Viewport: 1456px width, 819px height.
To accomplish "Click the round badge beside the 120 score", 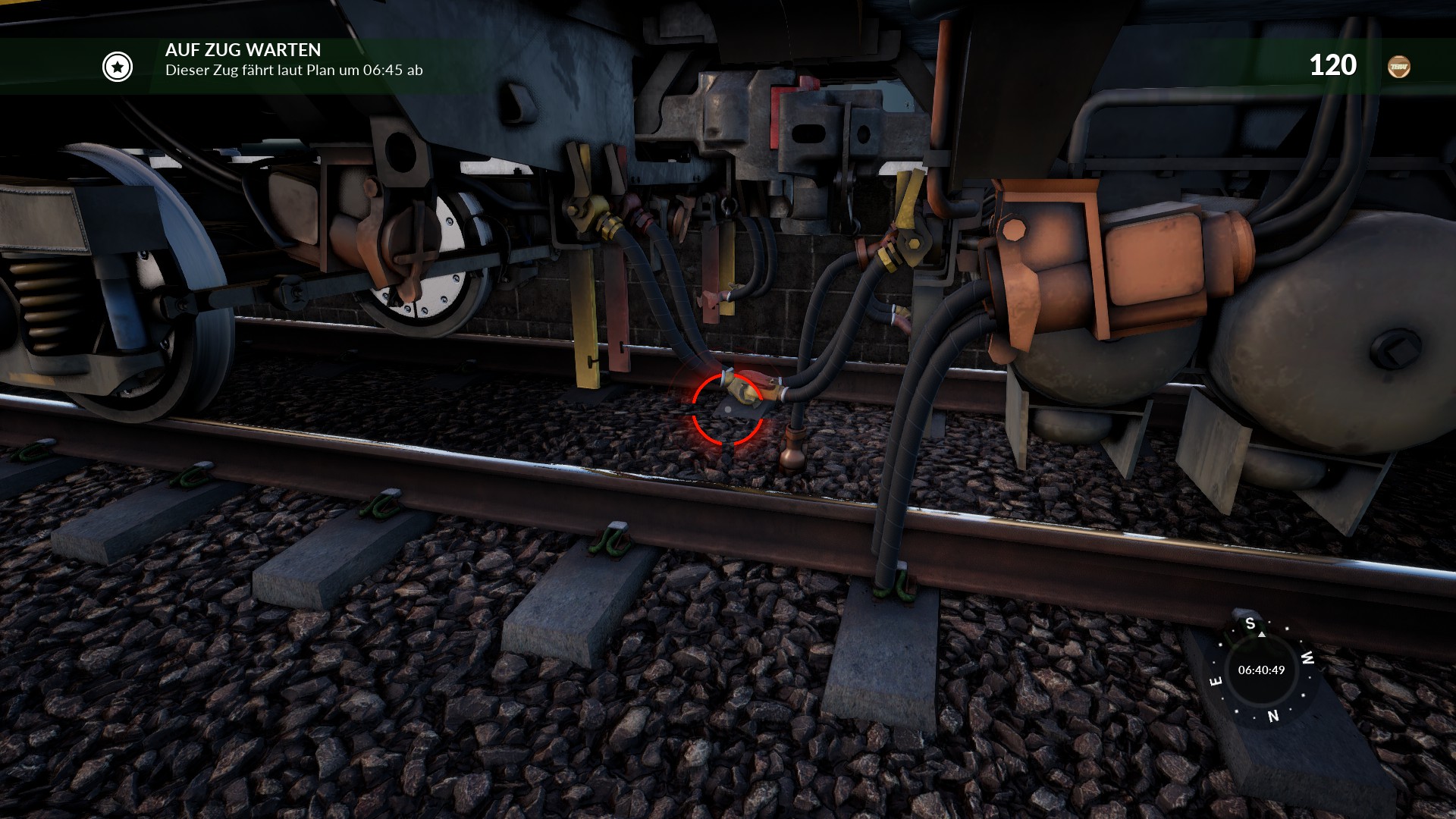I will 1398,67.
